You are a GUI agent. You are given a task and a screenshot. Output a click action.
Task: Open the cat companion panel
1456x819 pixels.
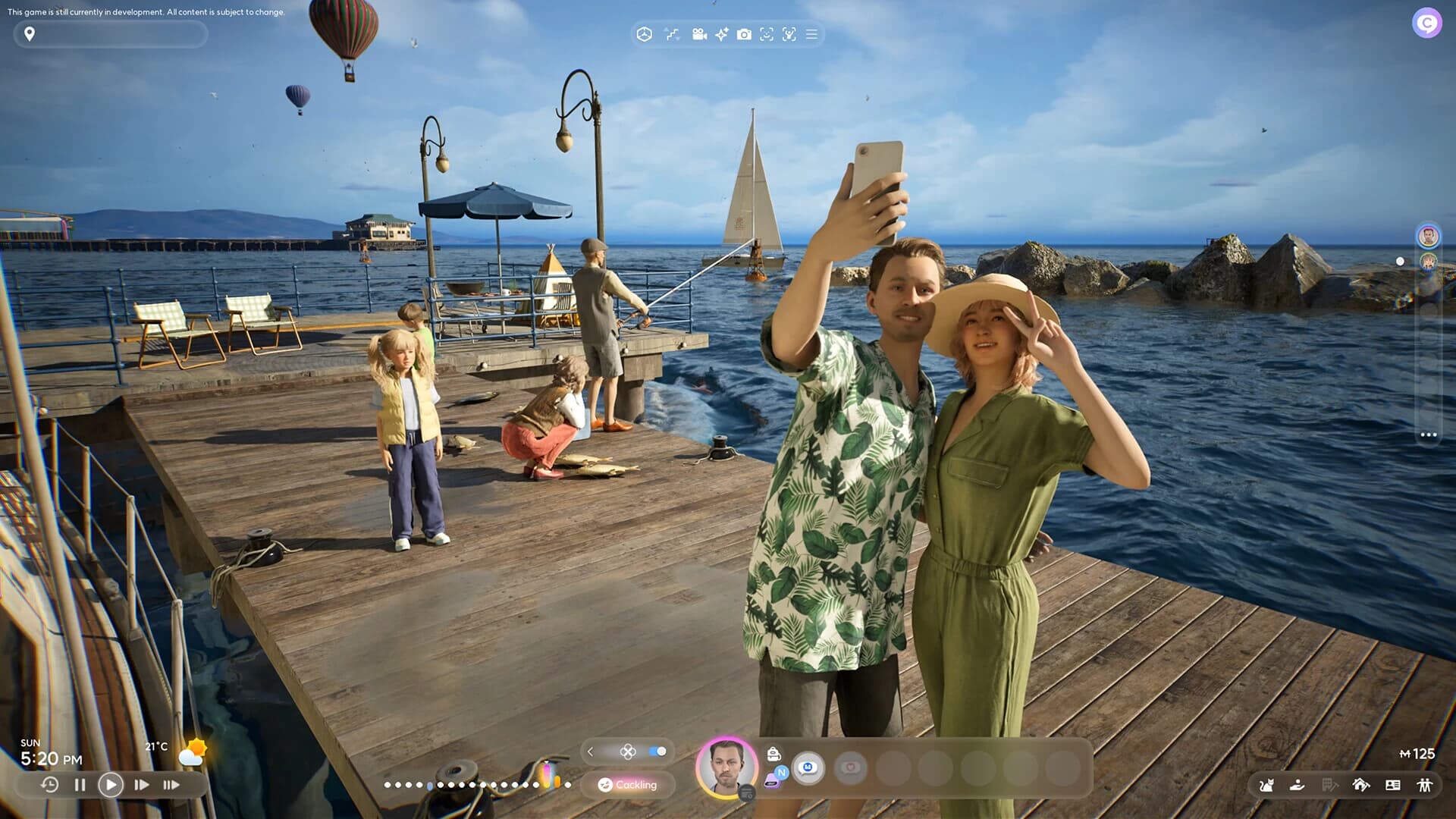pos(1266,786)
